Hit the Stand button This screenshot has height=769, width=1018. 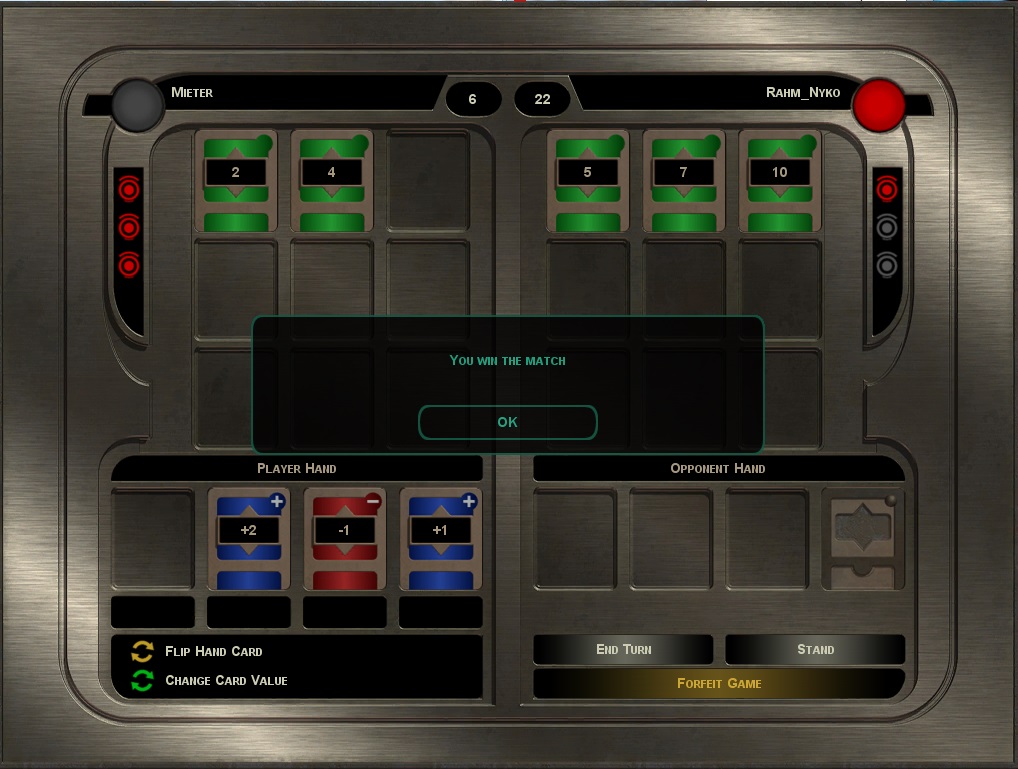coord(815,649)
